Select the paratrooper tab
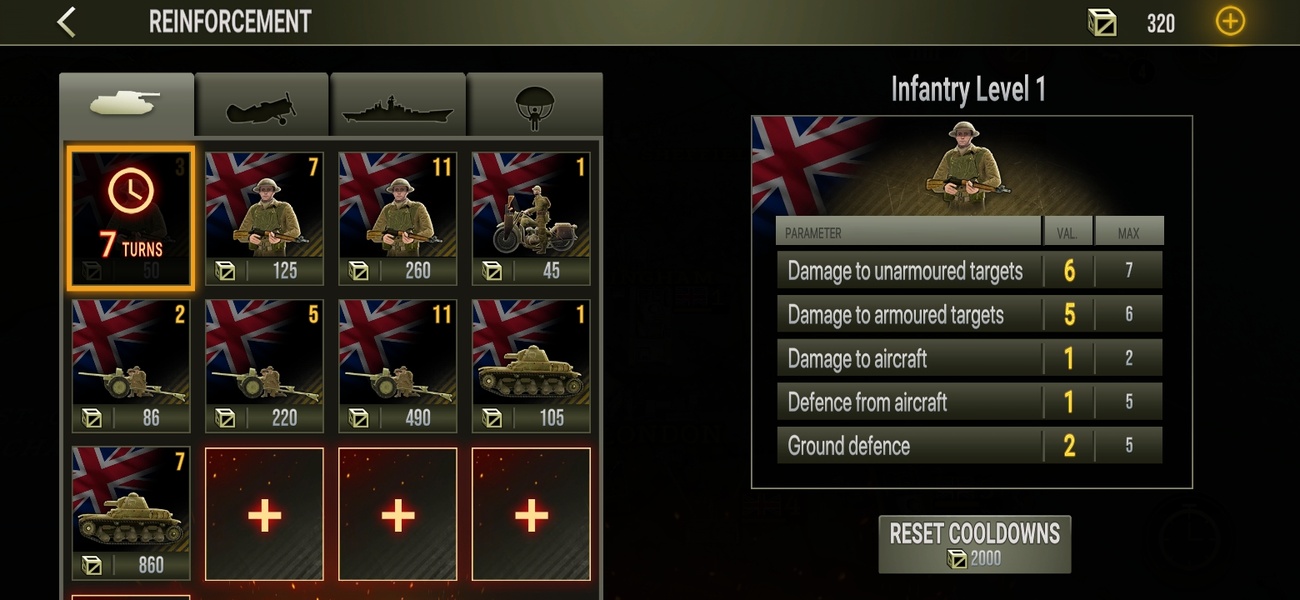1300x600 pixels. [534, 105]
